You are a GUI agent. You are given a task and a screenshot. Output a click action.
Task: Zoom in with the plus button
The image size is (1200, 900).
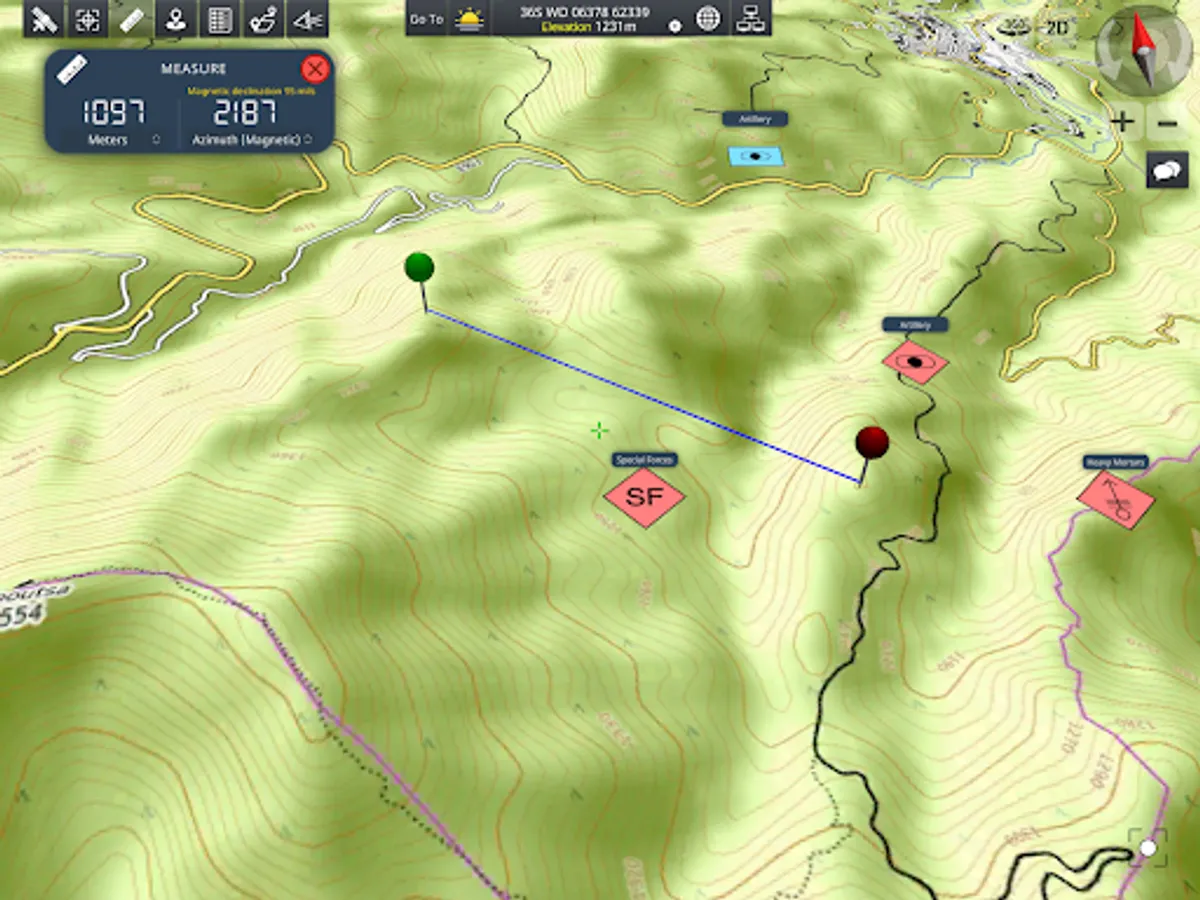point(1123,123)
